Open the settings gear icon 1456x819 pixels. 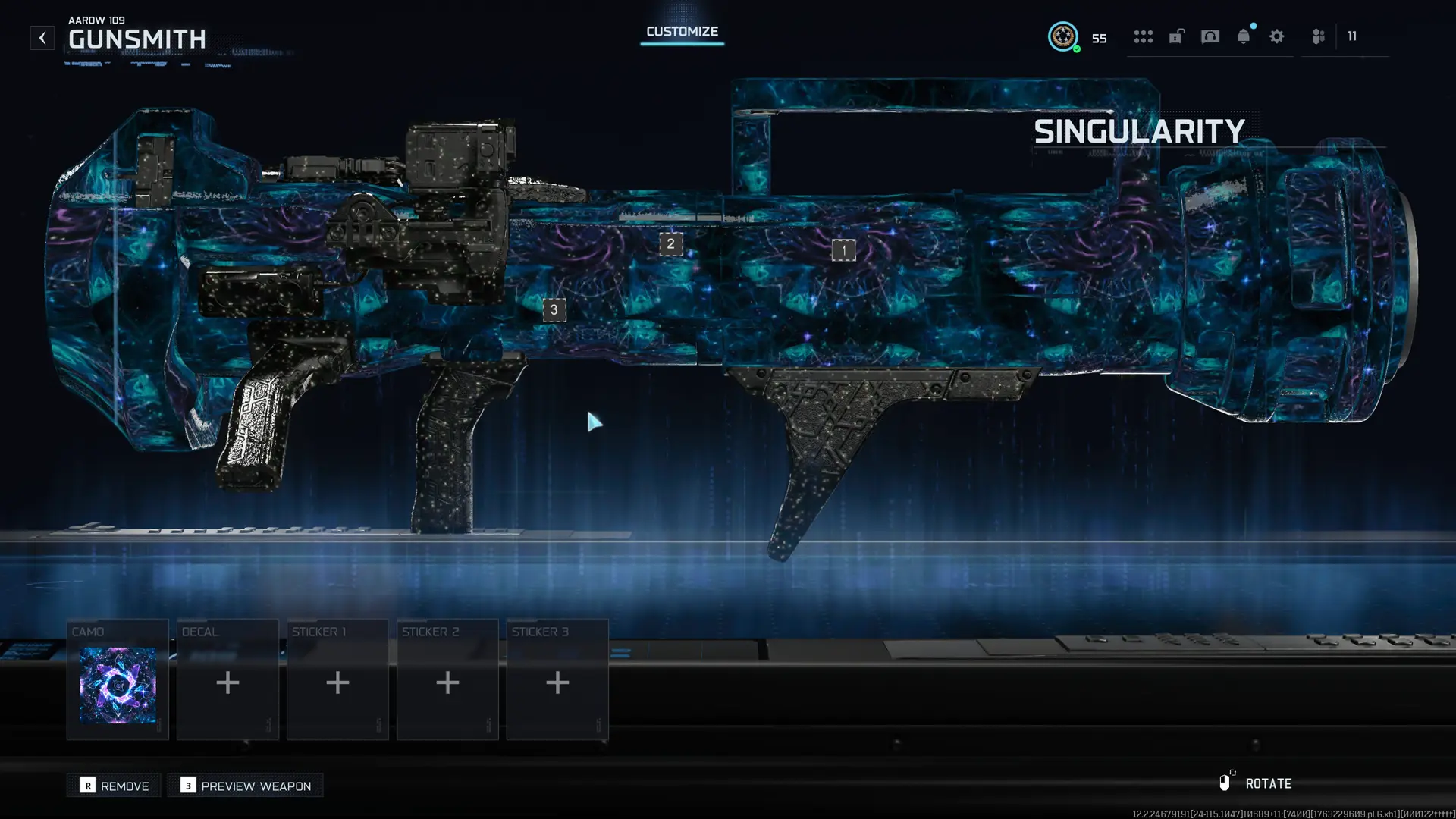click(x=1277, y=37)
